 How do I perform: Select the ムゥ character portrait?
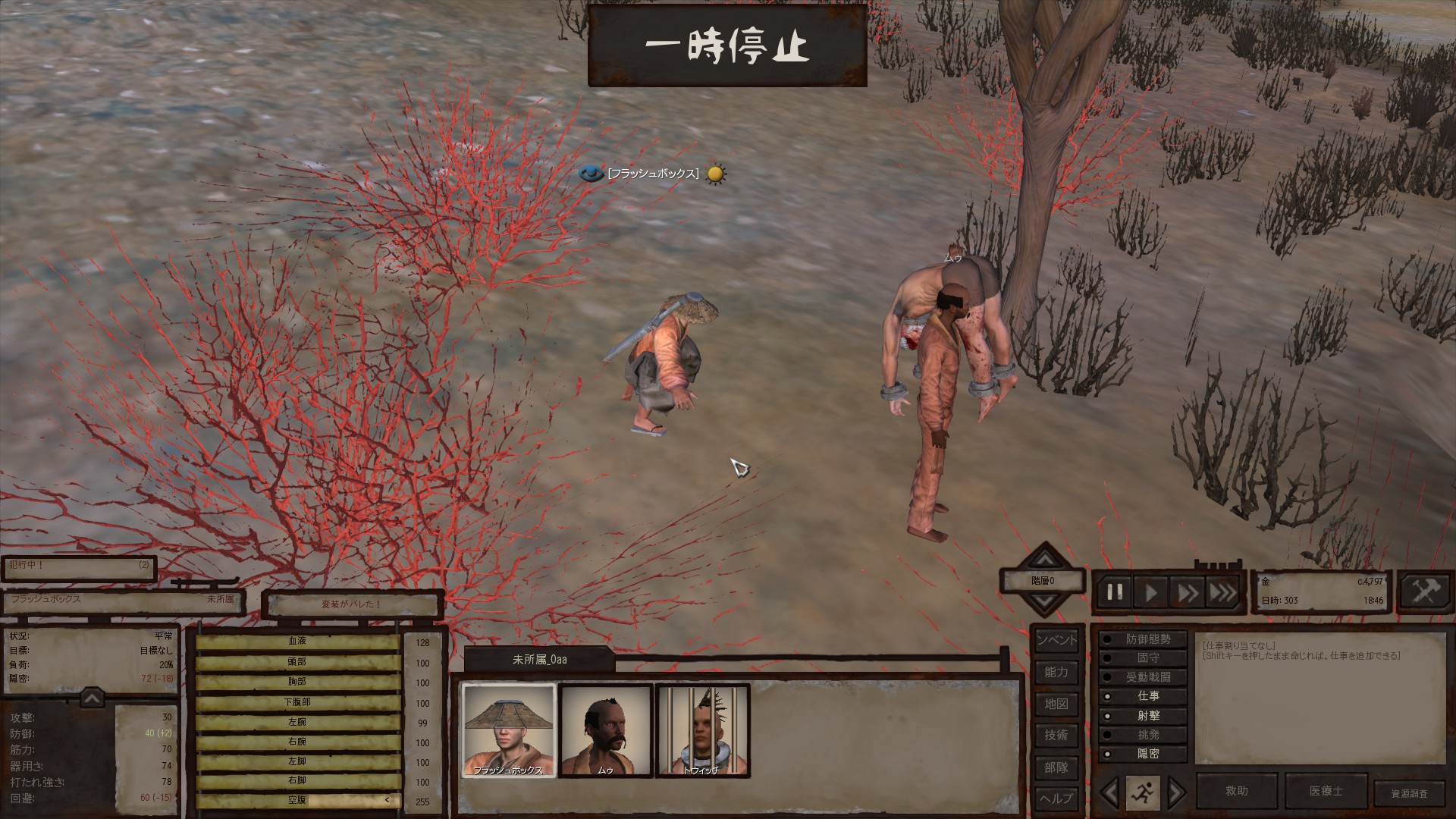point(605,730)
